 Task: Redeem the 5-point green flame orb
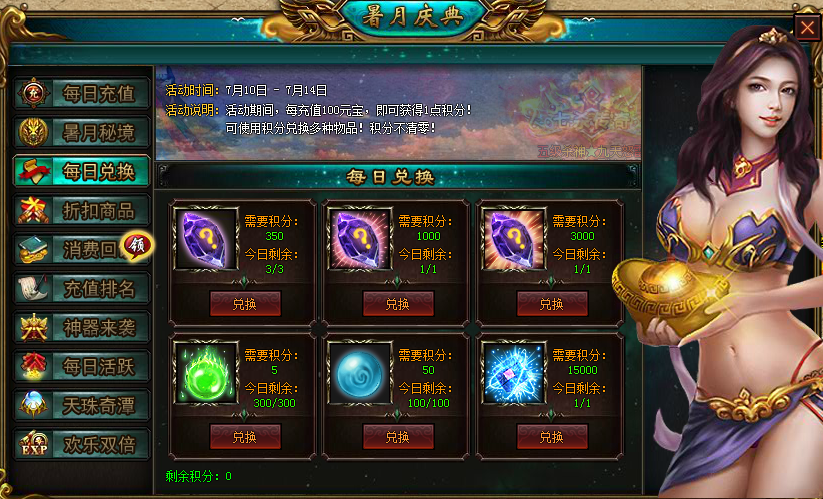(245, 437)
